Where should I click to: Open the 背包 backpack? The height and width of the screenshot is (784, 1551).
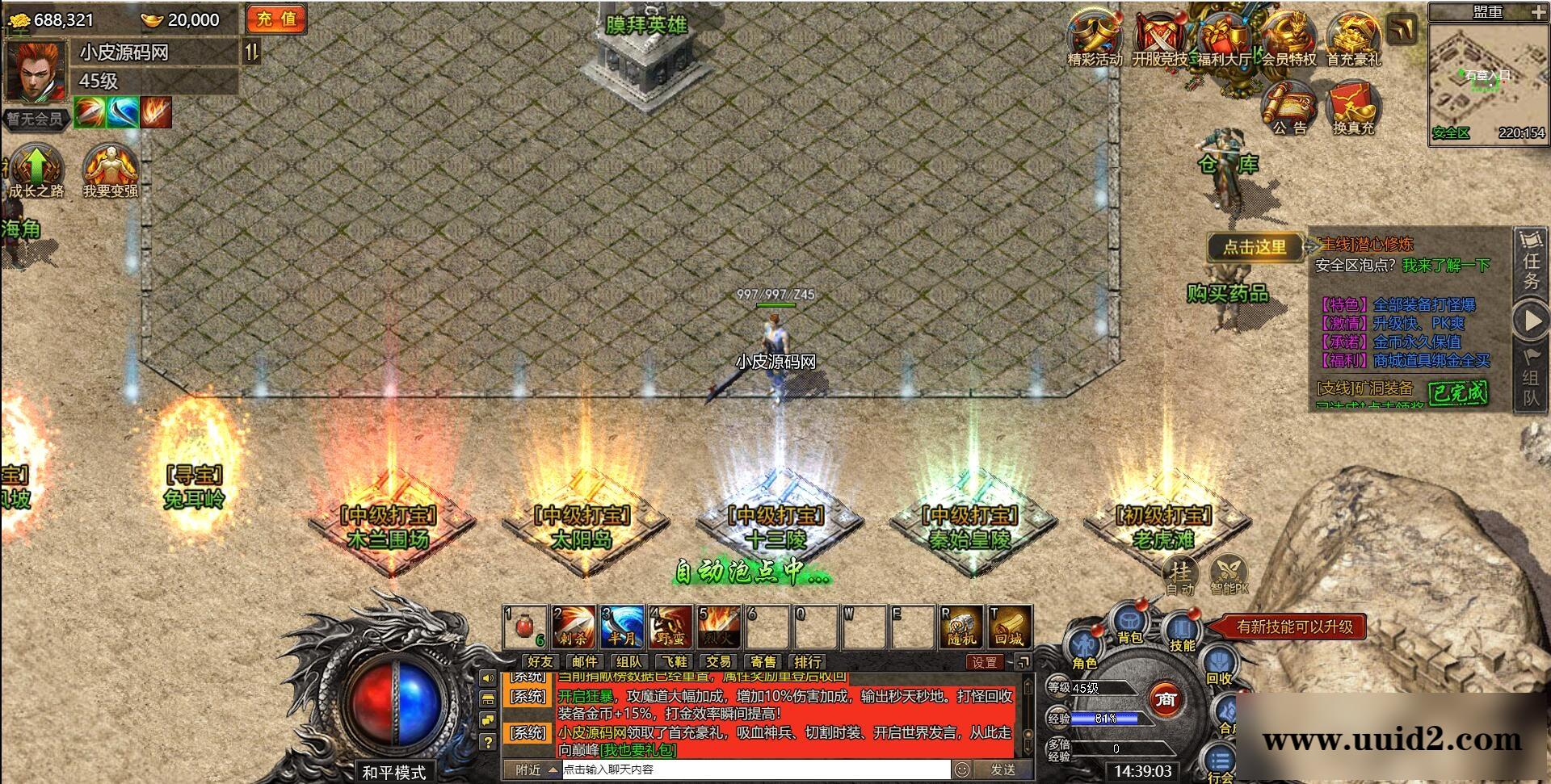point(1130,624)
